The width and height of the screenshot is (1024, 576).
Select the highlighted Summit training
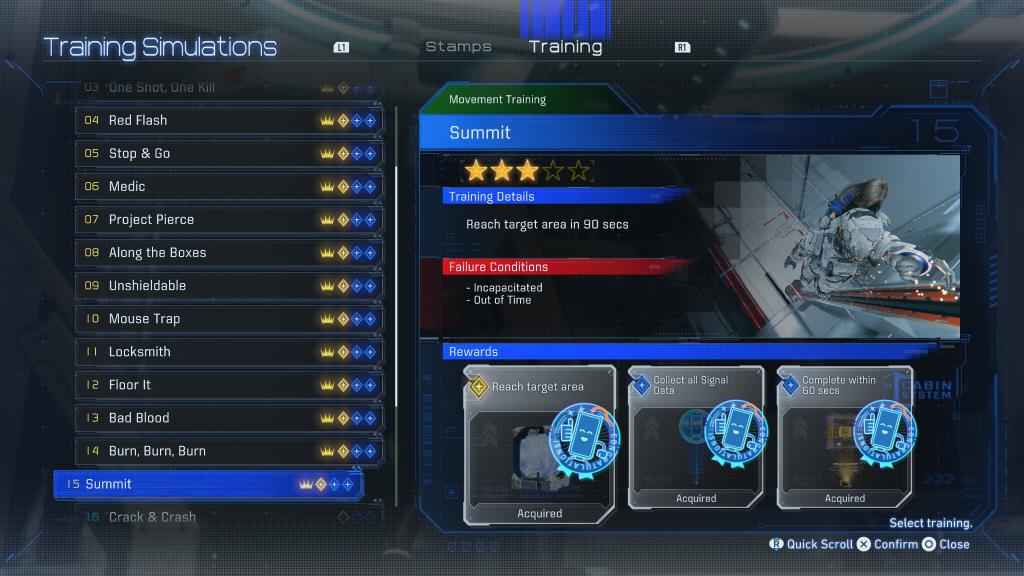[x=208, y=484]
